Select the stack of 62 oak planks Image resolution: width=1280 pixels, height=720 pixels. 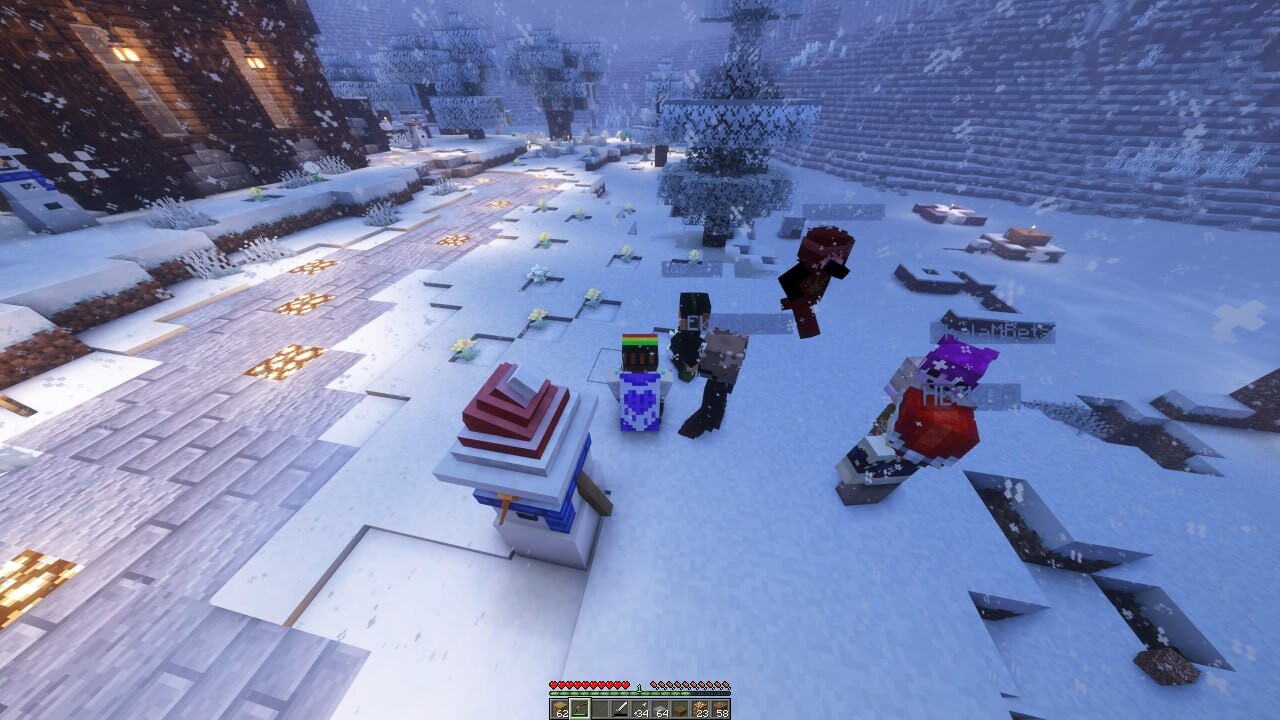[x=559, y=707]
